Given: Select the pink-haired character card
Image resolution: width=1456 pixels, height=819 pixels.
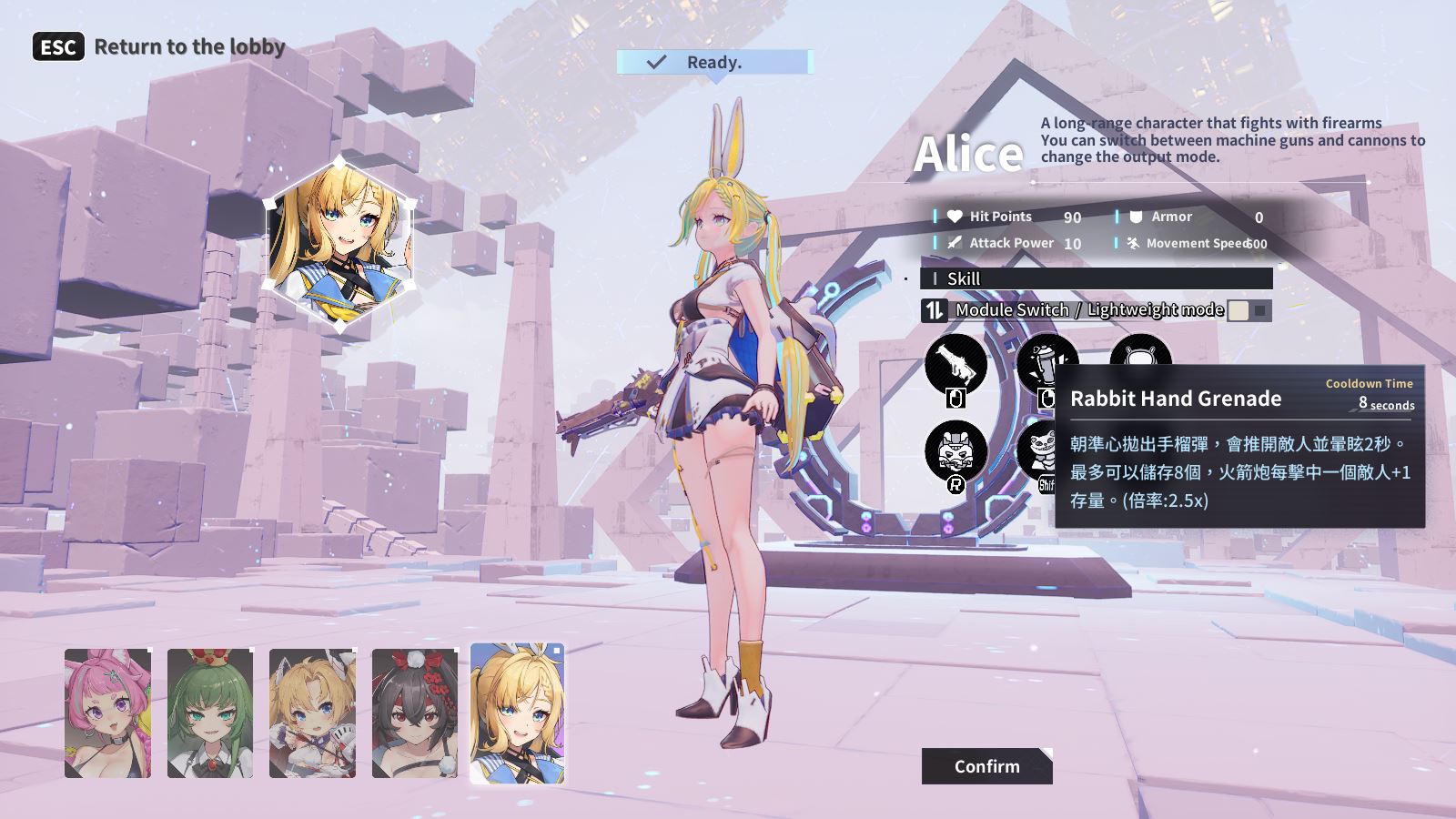Looking at the screenshot, I should pyautogui.click(x=107, y=713).
